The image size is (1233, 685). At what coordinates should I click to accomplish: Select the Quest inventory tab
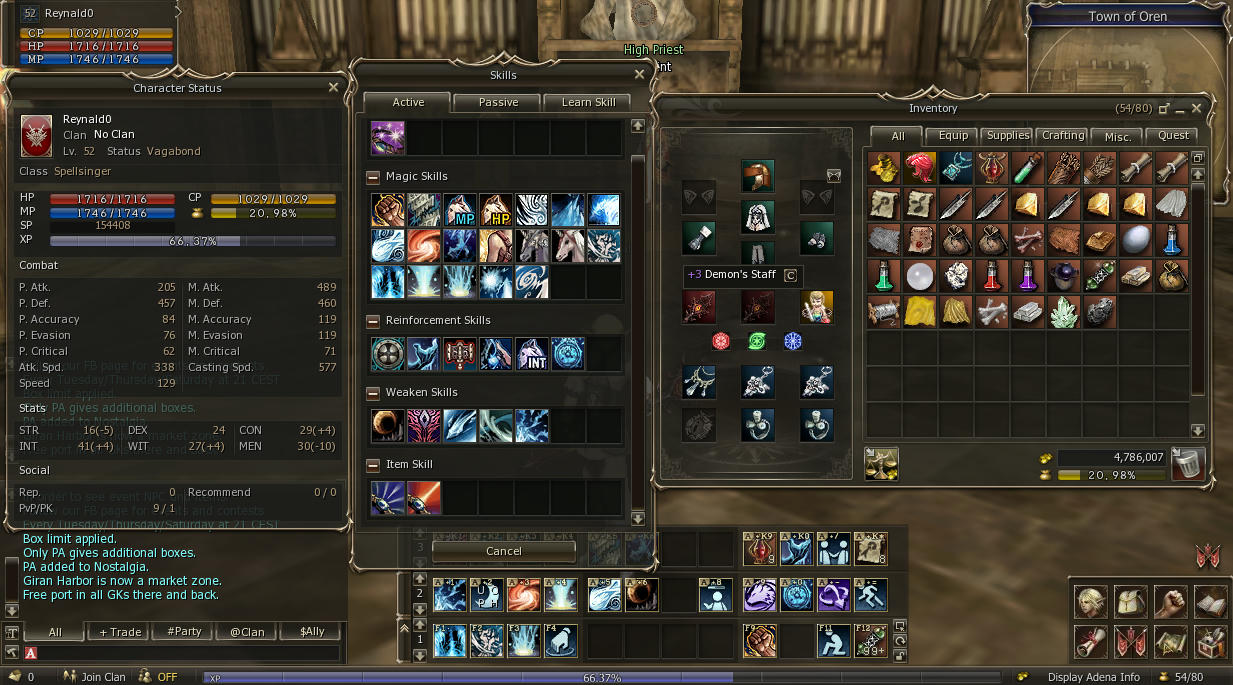[1173, 136]
